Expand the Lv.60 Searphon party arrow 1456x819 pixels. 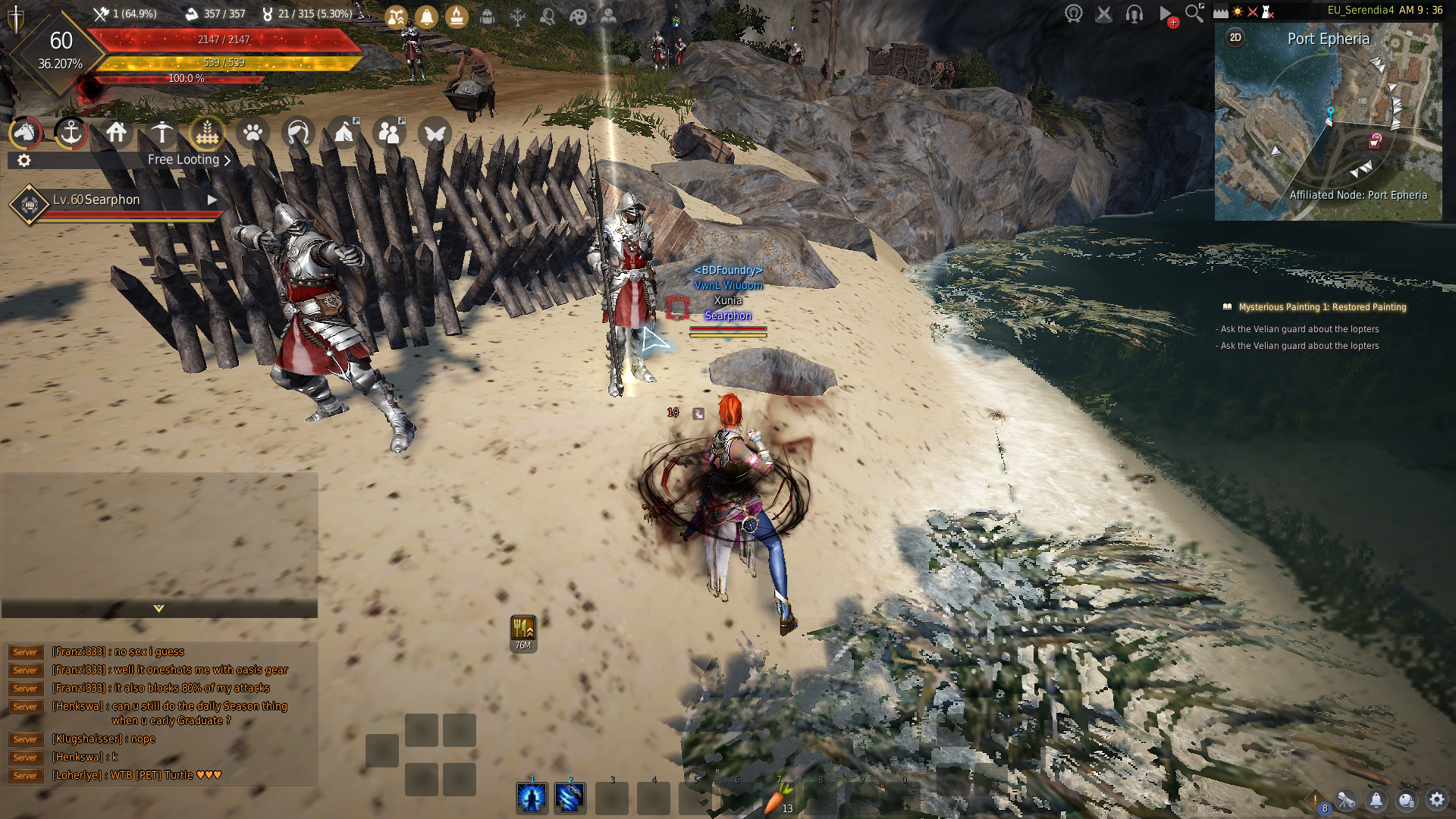pos(212,200)
